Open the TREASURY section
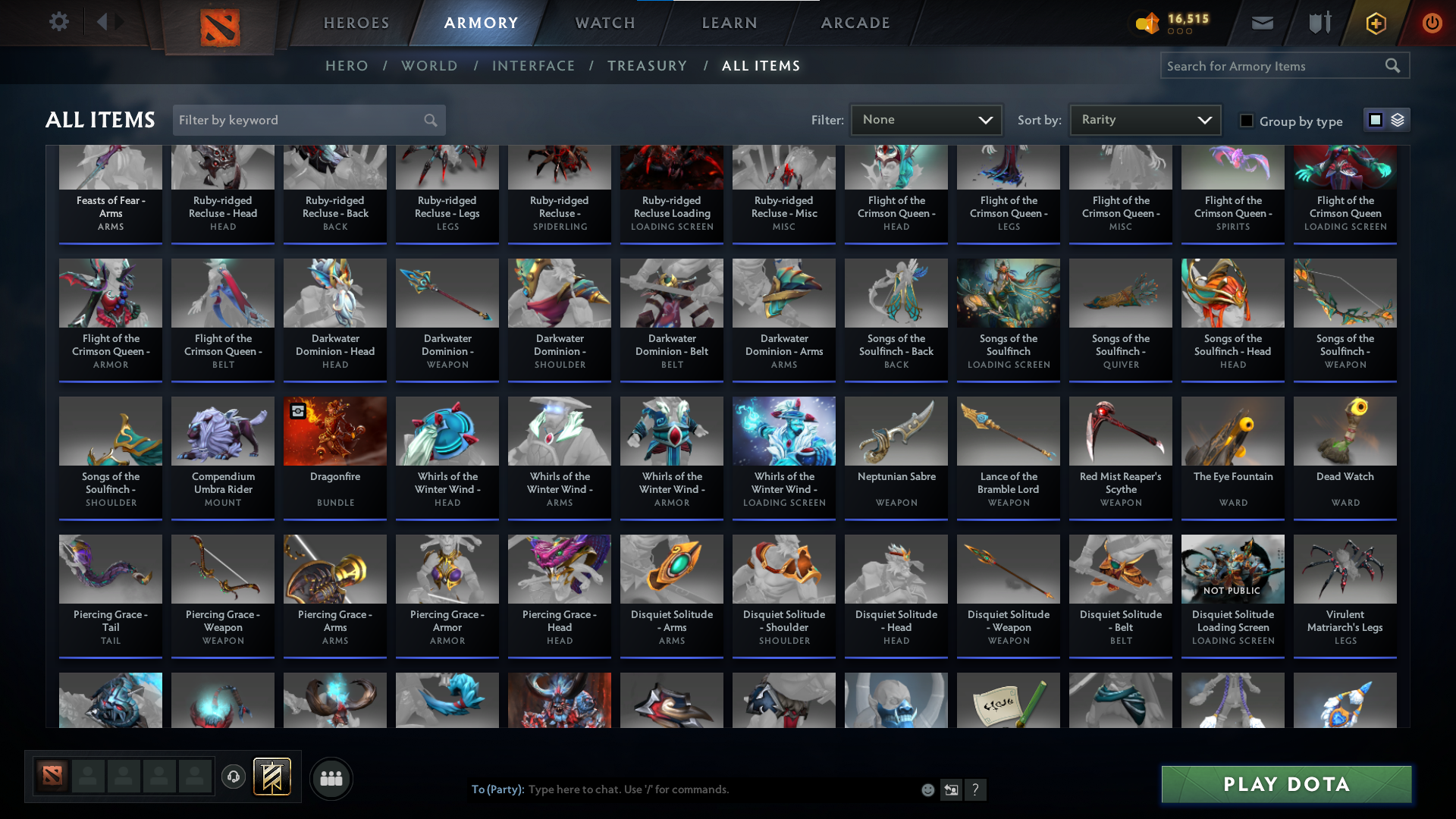This screenshot has height=819, width=1456. [x=647, y=66]
